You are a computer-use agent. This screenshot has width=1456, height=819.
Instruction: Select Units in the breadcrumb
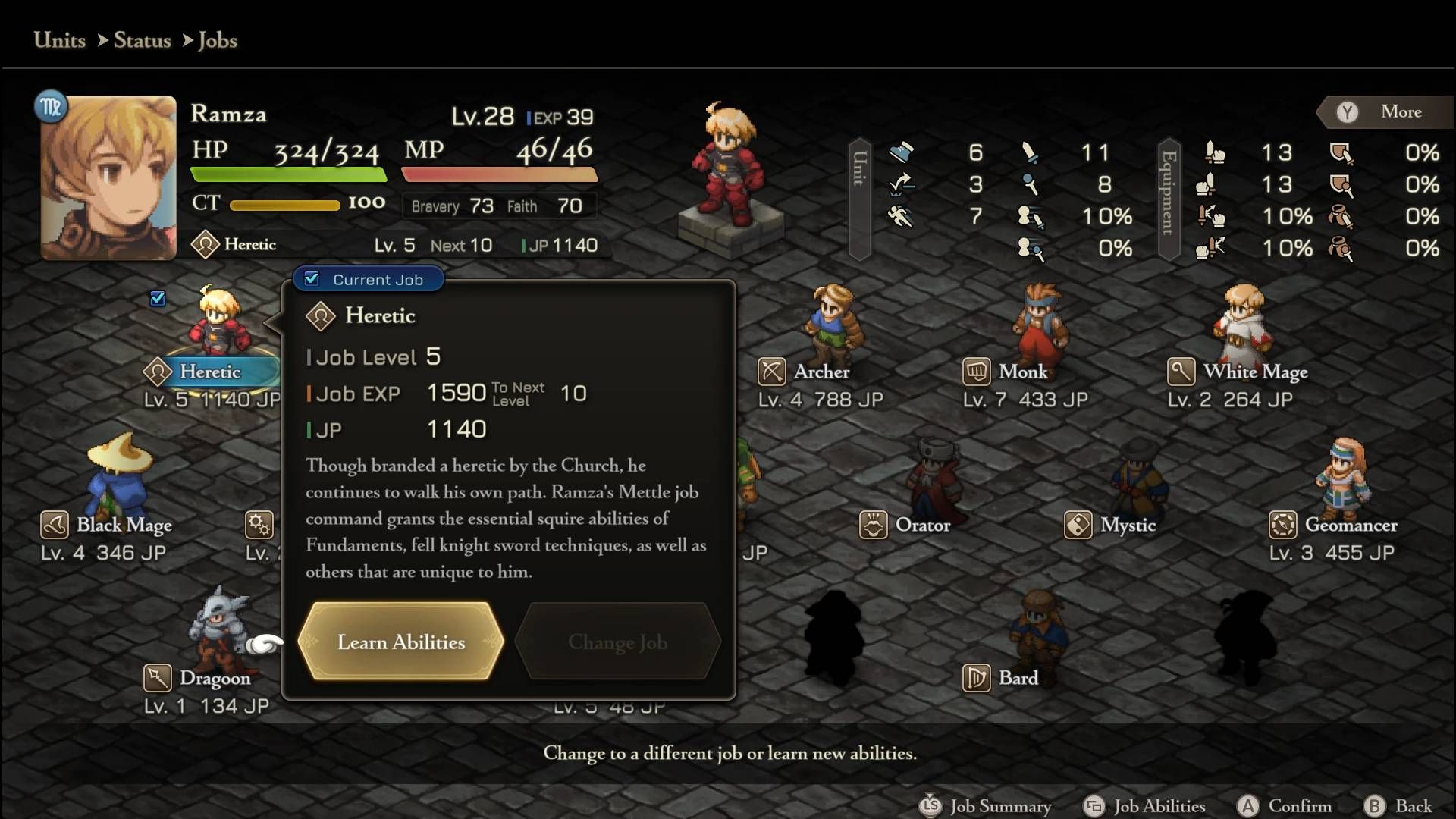pyautogui.click(x=58, y=41)
